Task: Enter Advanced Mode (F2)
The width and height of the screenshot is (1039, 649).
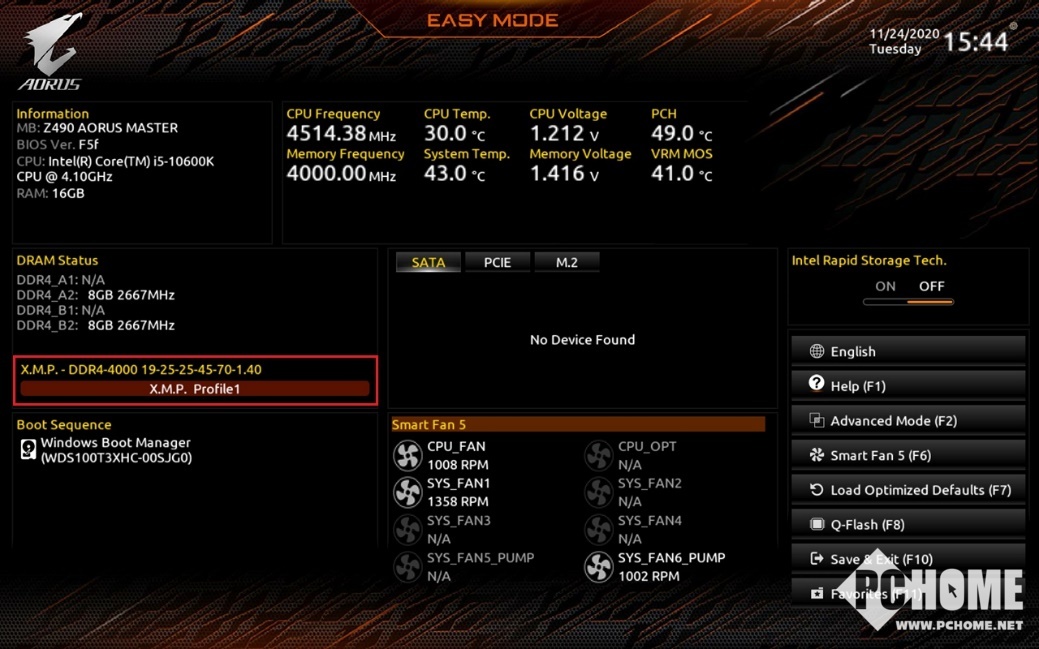Action: tap(908, 421)
